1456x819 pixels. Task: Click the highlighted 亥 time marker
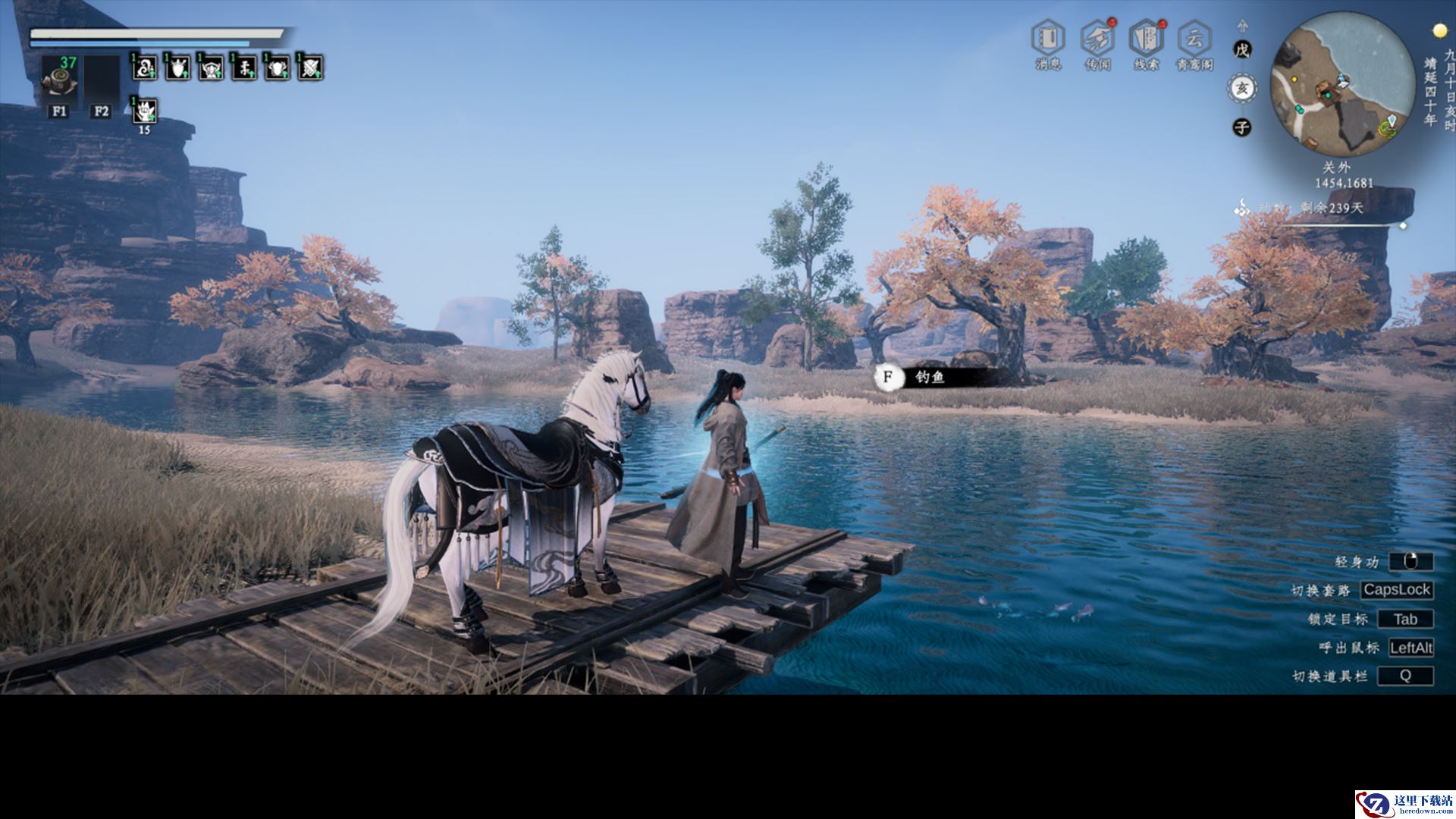point(1241,89)
